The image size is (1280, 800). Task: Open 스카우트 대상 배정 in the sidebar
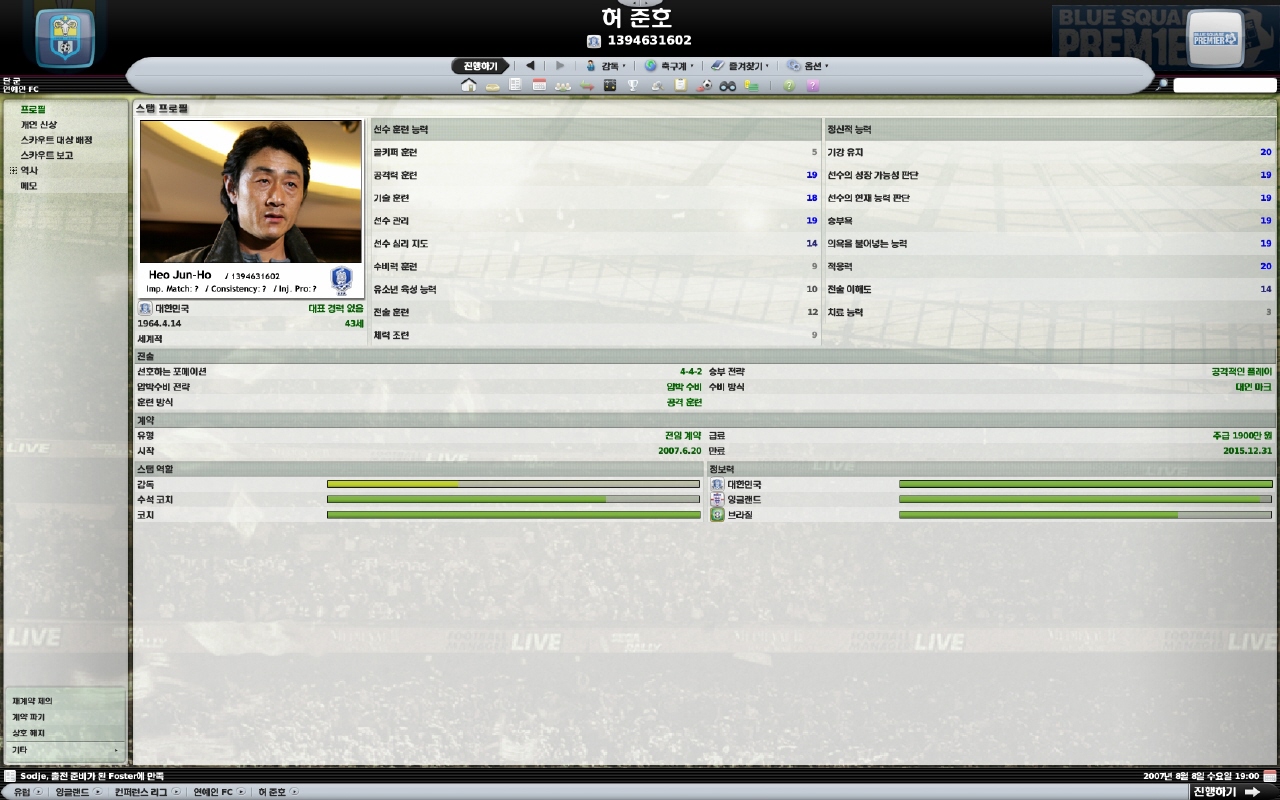[x=56, y=140]
